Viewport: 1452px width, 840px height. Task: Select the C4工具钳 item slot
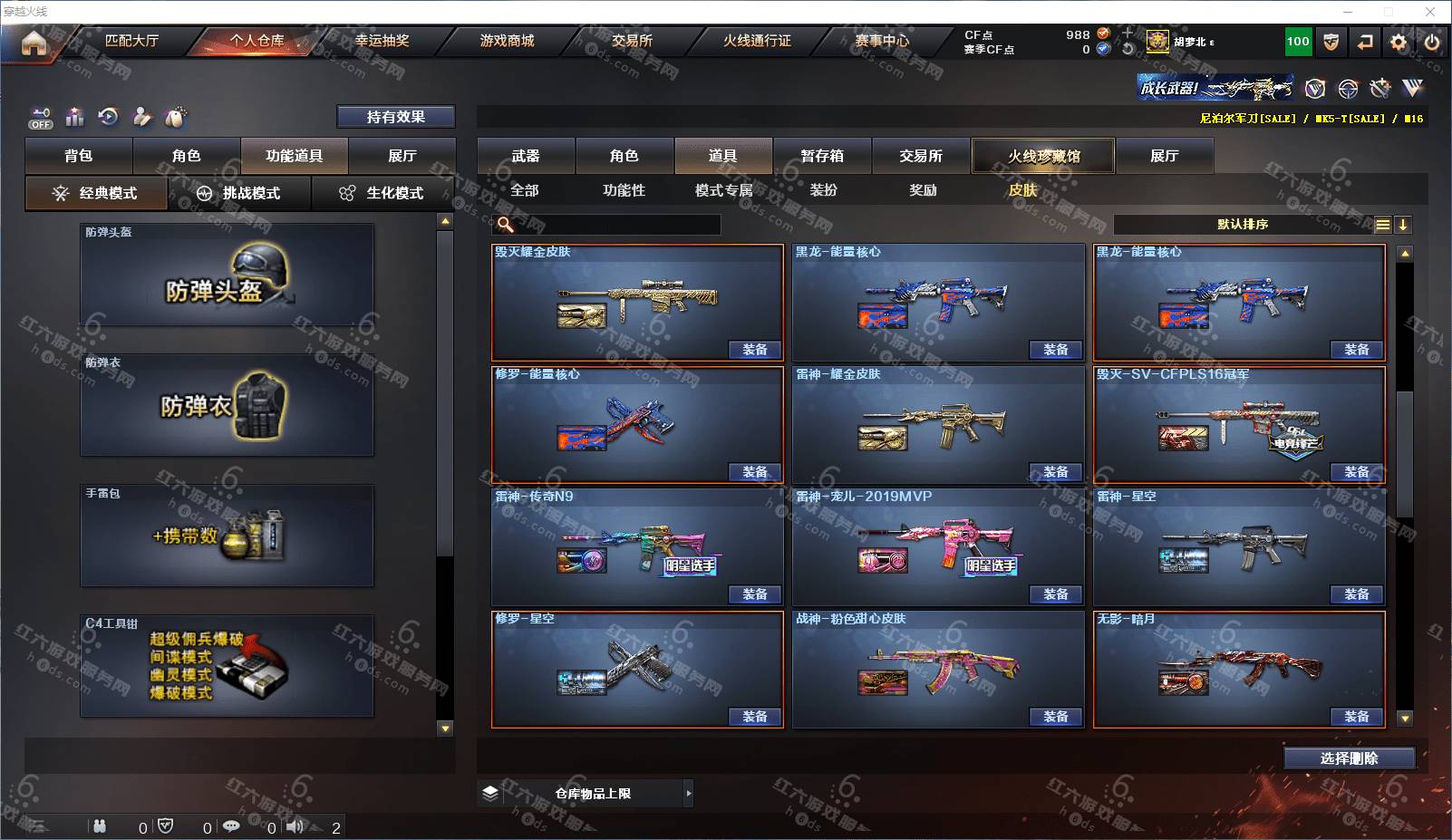click(227, 666)
